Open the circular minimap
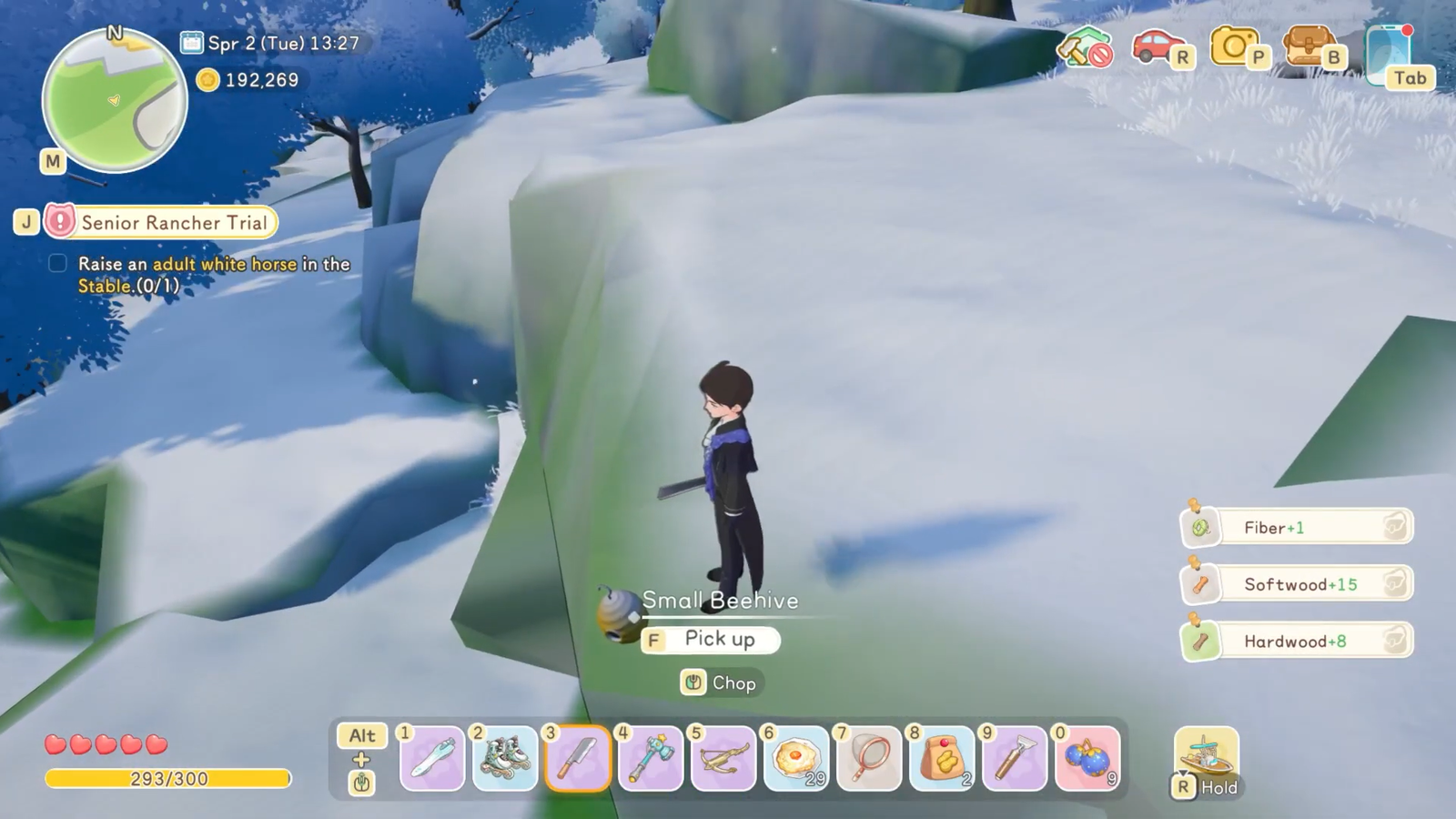 (115, 100)
